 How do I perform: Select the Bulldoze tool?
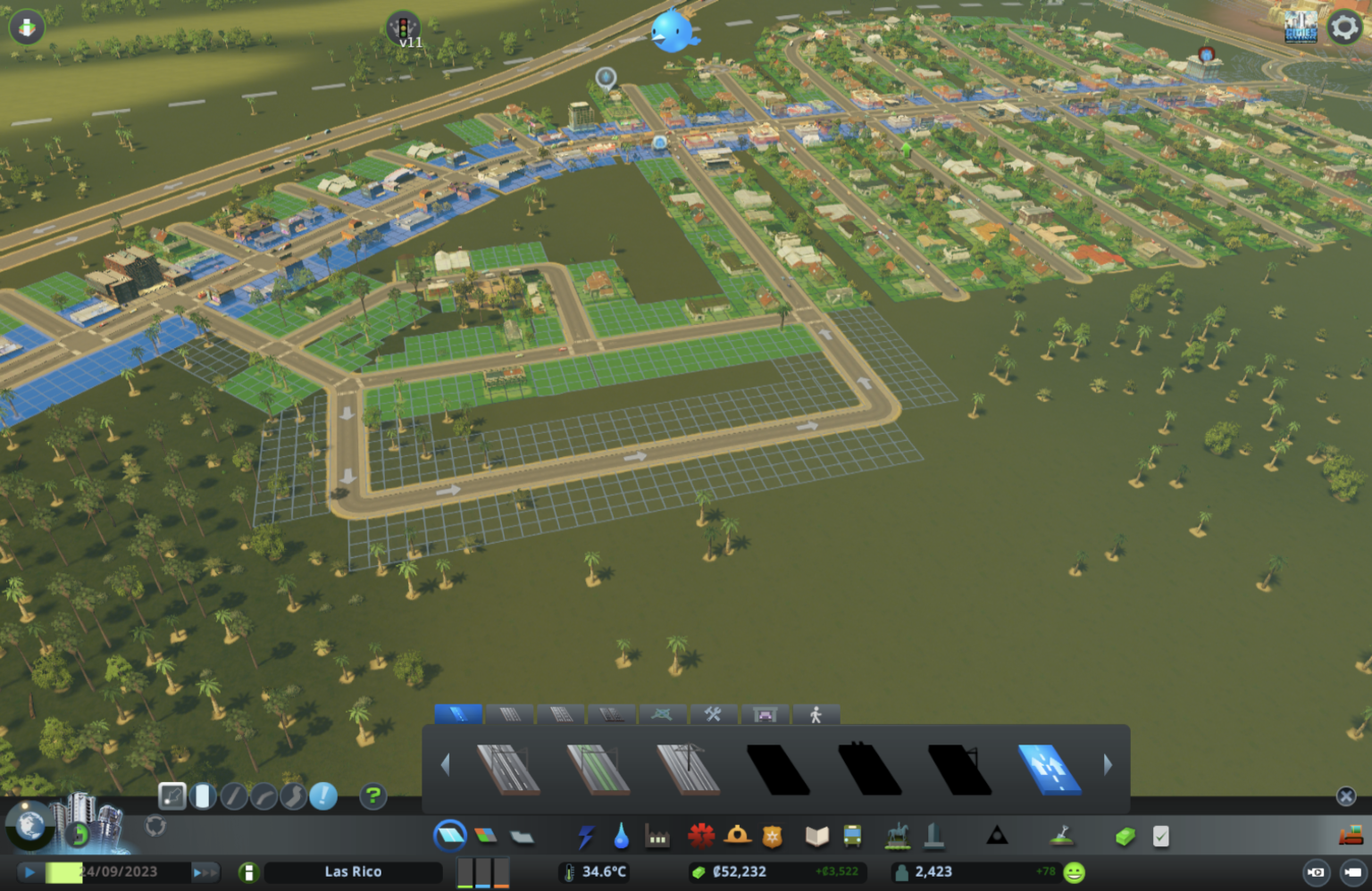click(1351, 836)
